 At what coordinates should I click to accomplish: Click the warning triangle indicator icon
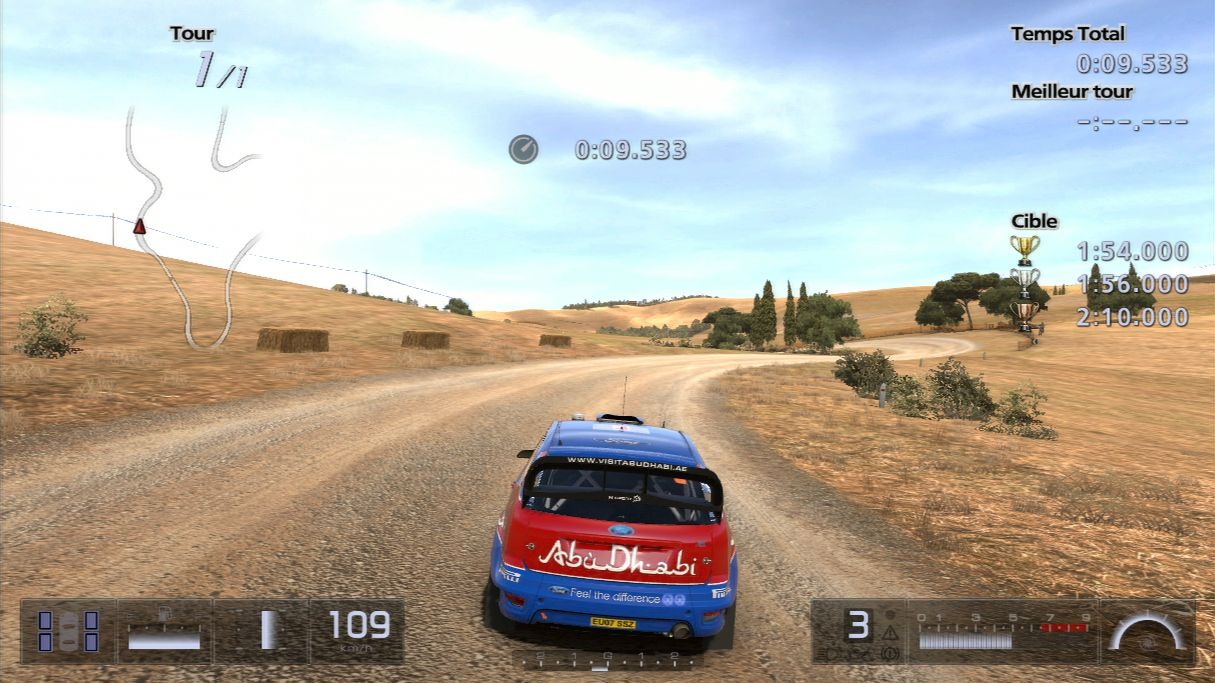point(890,633)
